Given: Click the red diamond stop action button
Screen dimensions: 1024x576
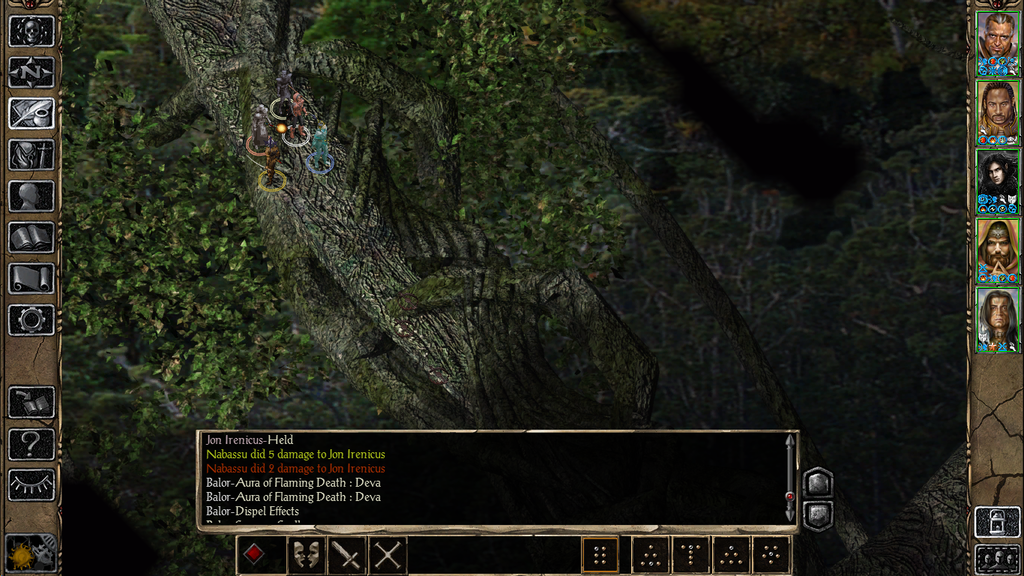Looking at the screenshot, I should tap(256, 554).
